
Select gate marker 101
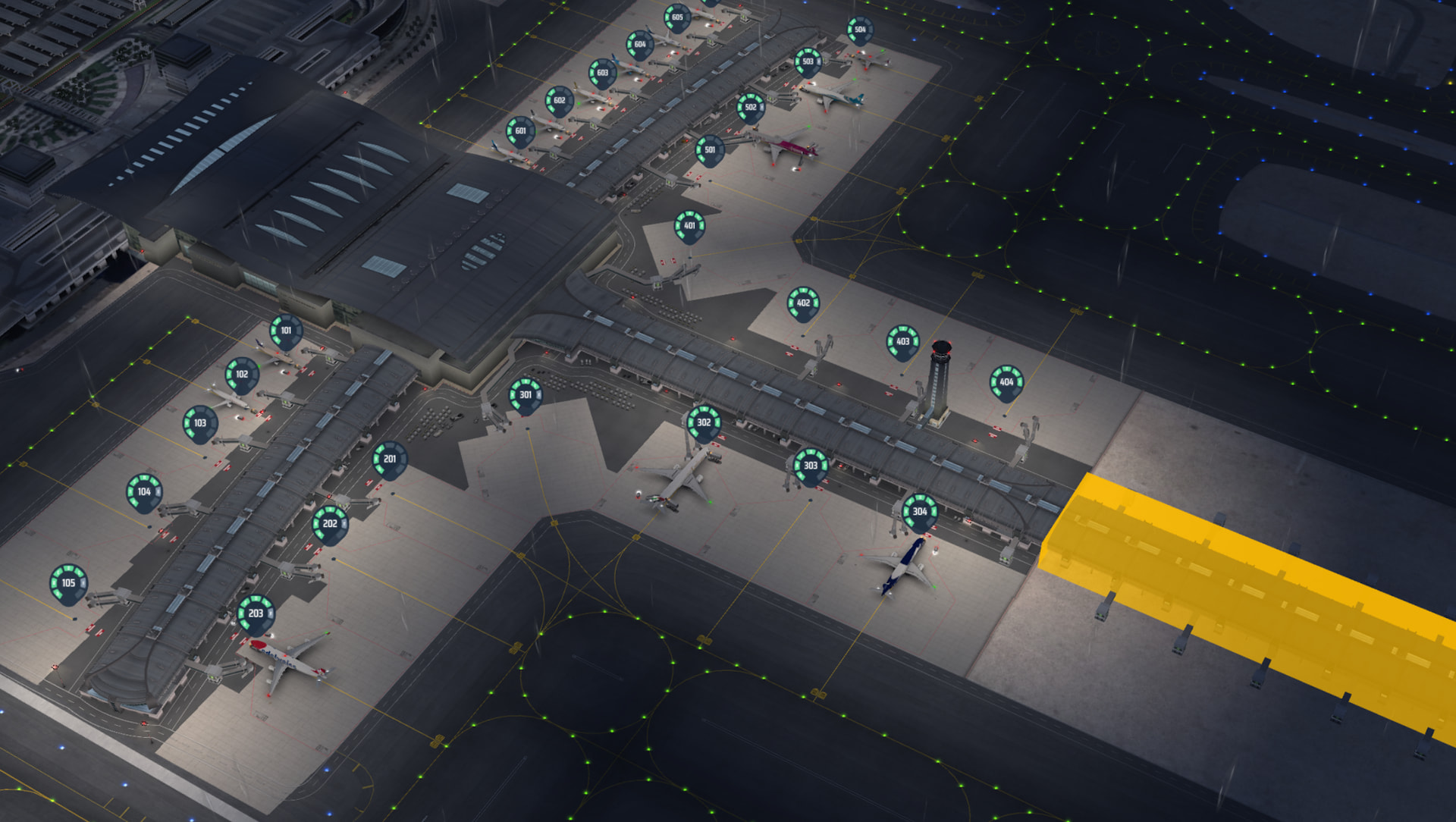tap(286, 331)
